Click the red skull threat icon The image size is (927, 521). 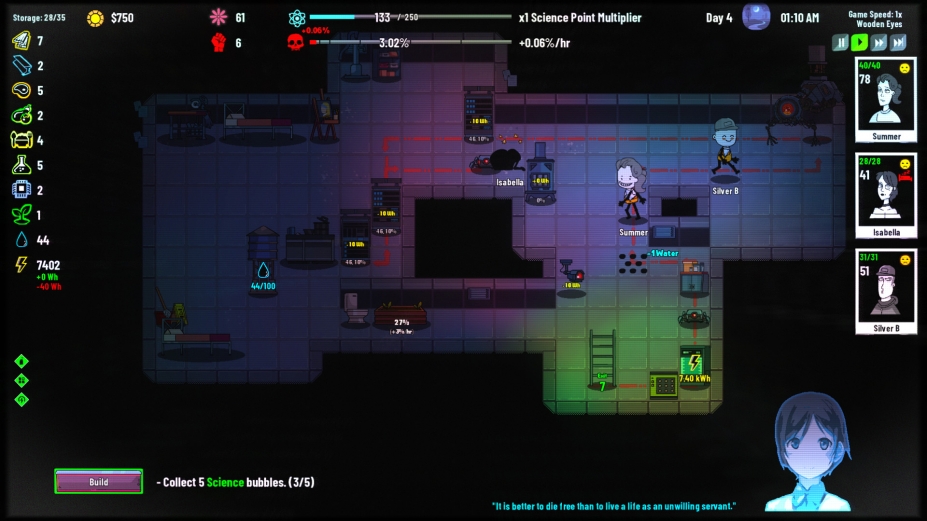pyautogui.click(x=296, y=42)
